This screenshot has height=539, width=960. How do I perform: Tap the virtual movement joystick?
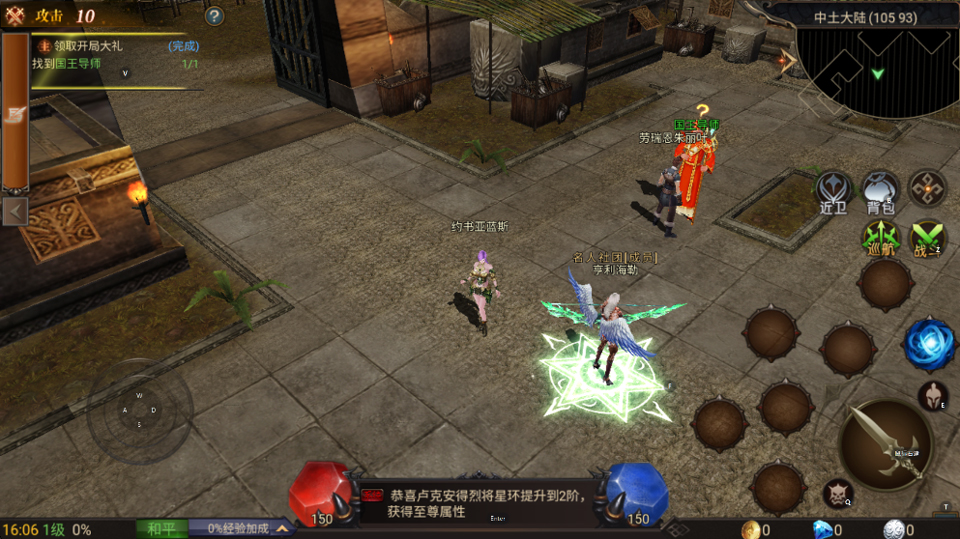pyautogui.click(x=139, y=410)
